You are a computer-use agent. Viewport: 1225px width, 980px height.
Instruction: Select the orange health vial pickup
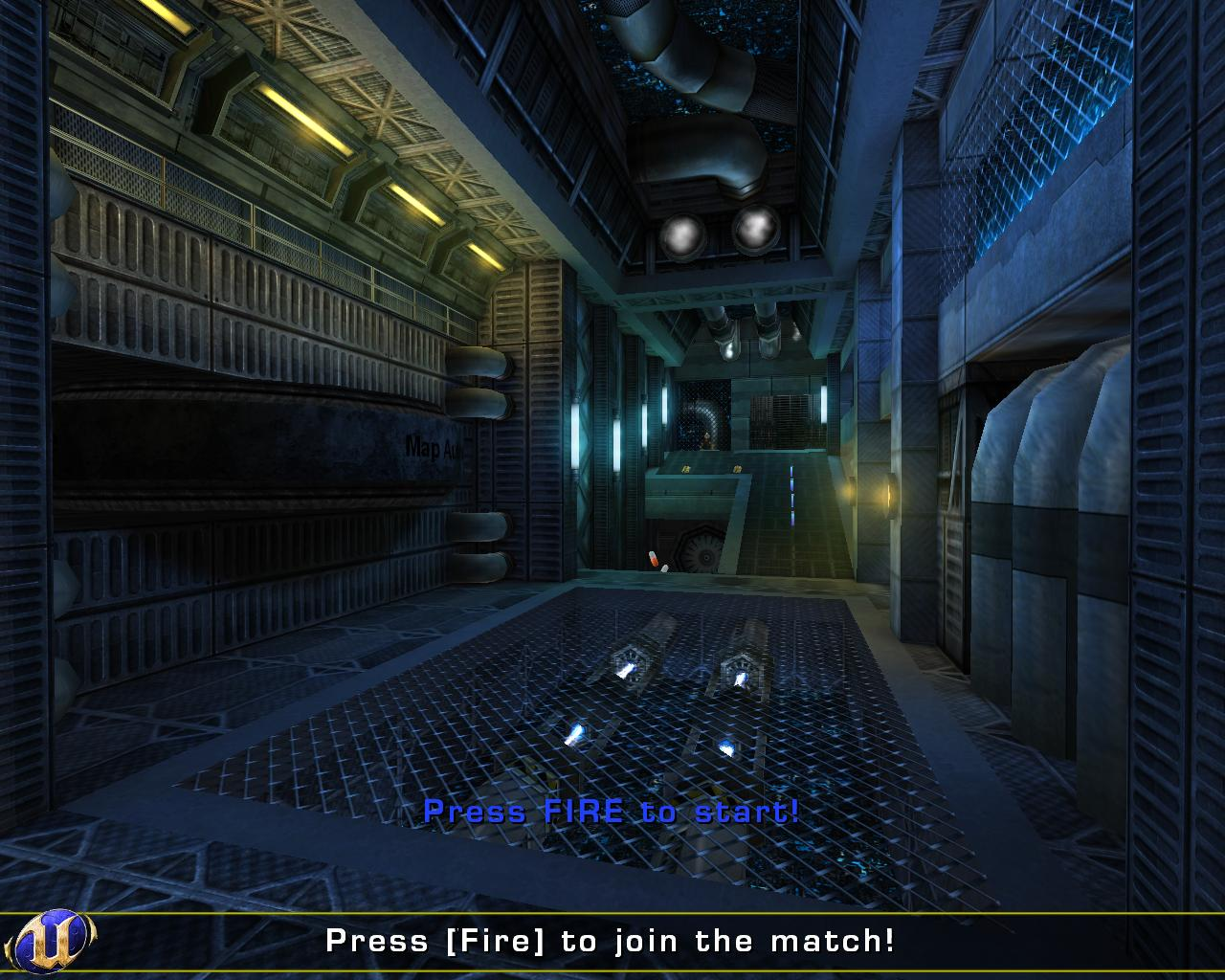click(x=652, y=558)
